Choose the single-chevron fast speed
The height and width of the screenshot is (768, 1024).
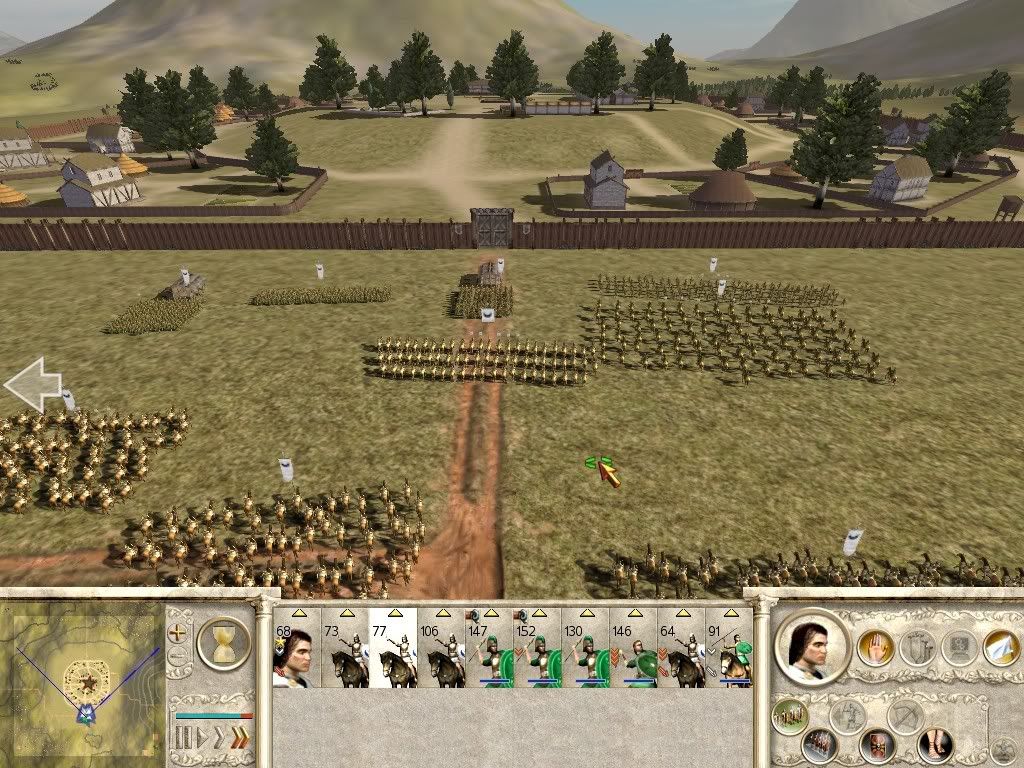(220, 739)
